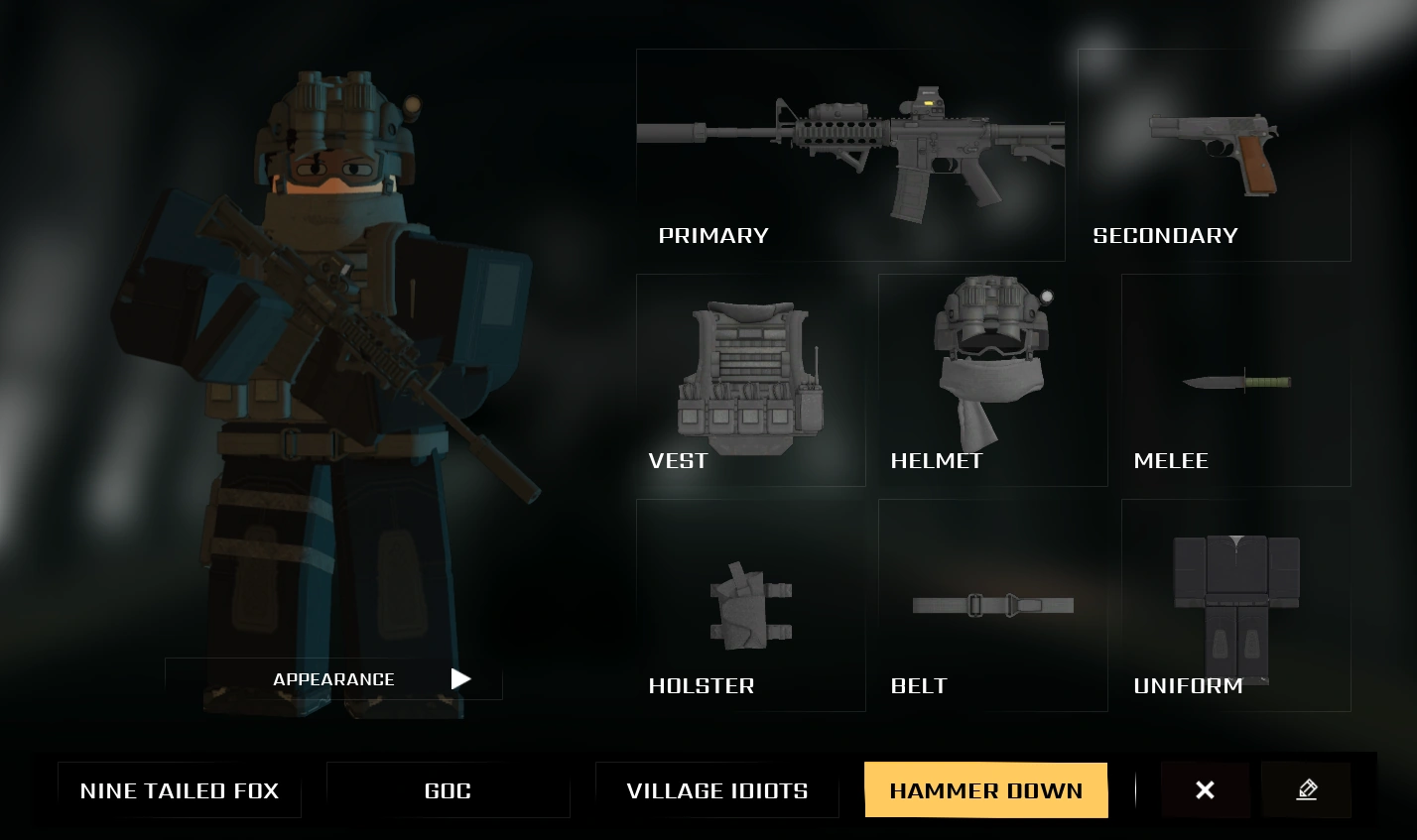Select the MELEE knife slot
Screen dimensions: 1417x840
tap(1235, 382)
